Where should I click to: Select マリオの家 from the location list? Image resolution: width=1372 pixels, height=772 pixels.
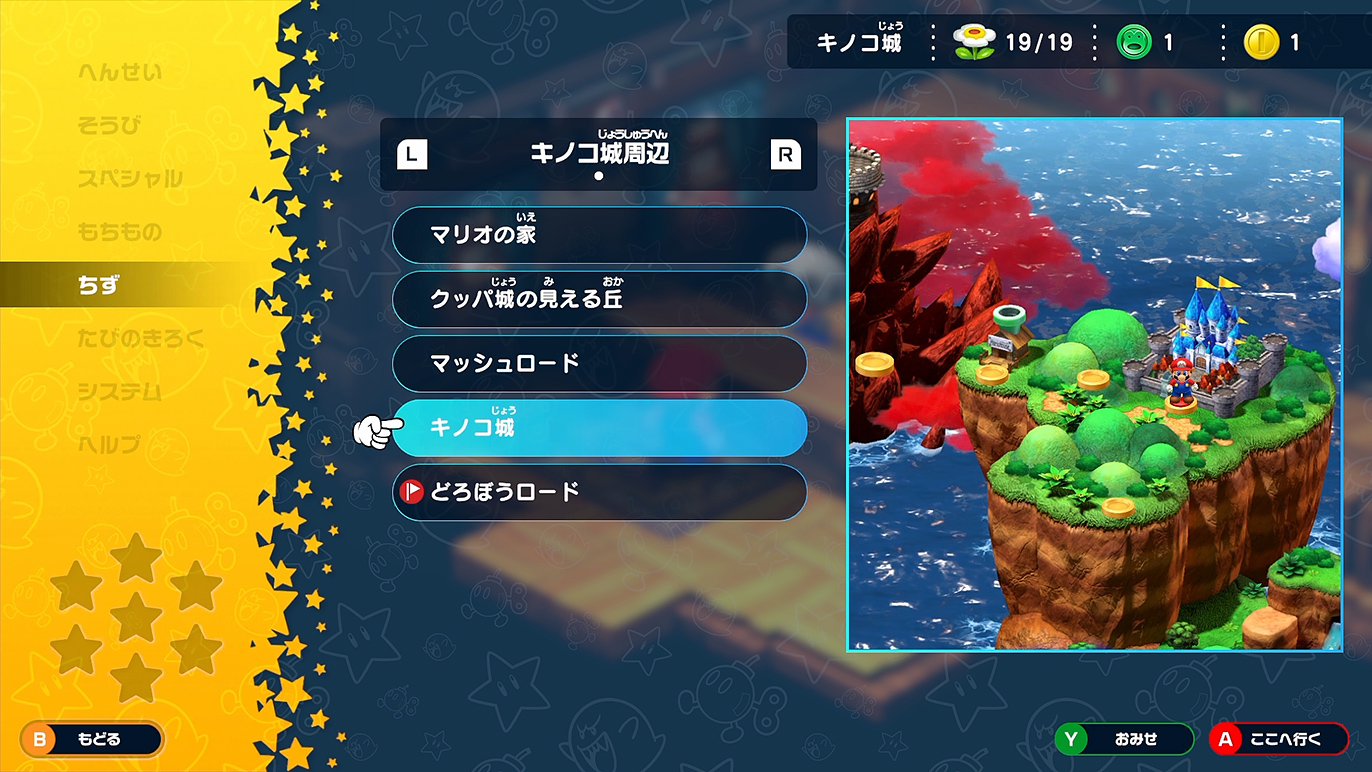pos(599,235)
